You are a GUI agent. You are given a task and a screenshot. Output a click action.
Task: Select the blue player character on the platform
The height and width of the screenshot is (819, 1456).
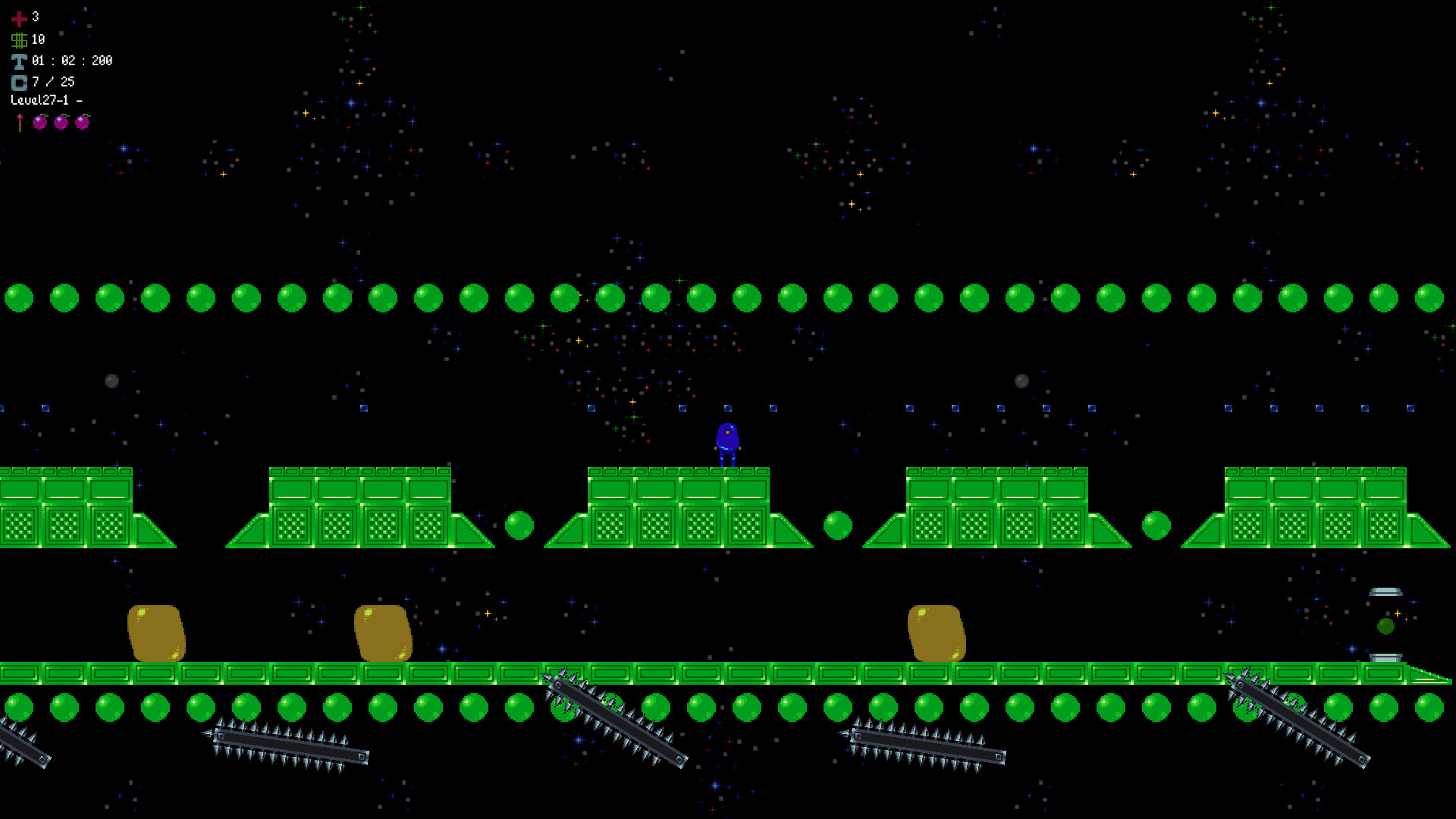click(726, 440)
